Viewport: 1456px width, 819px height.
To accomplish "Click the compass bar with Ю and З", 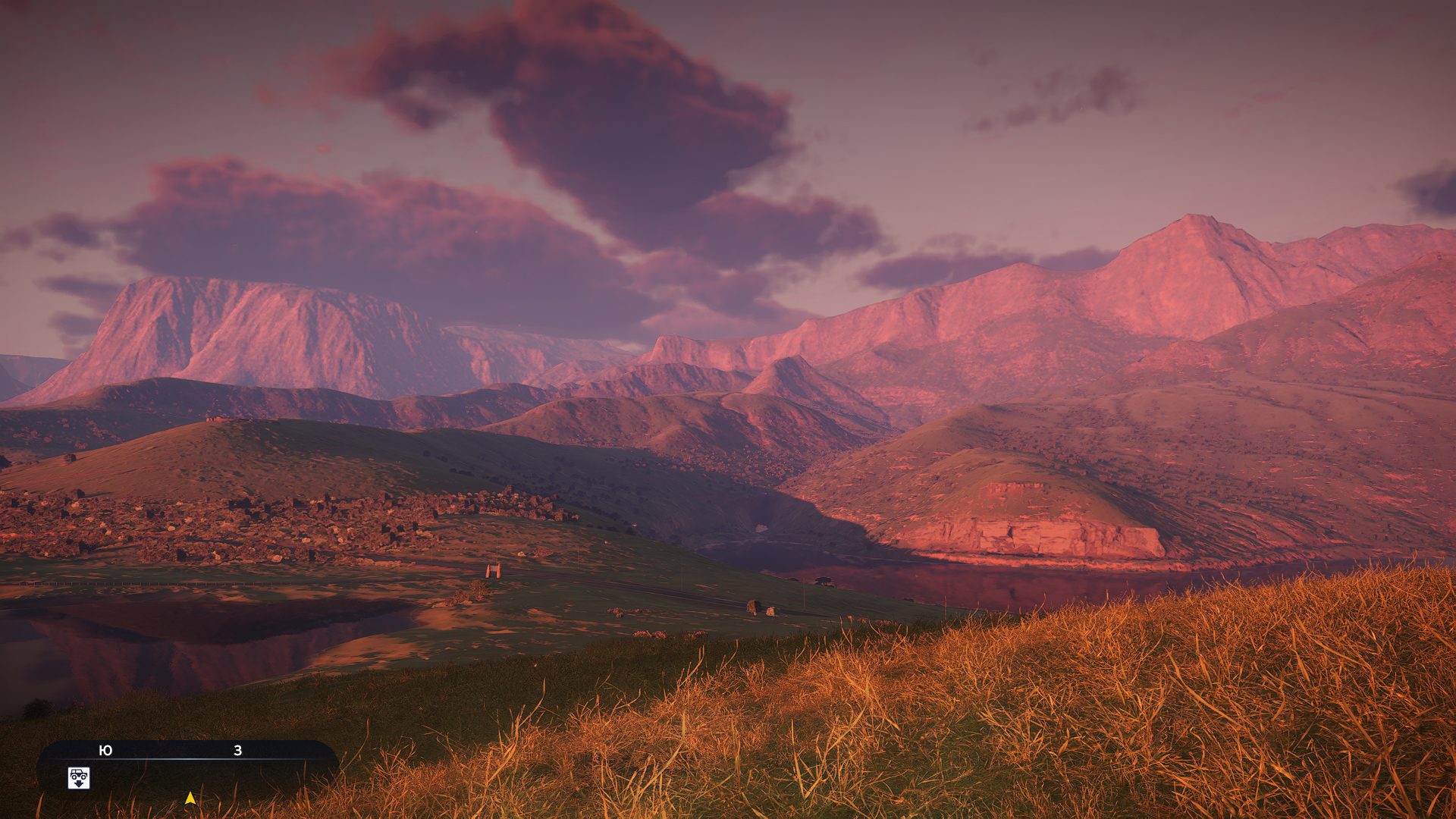I will pos(187,751).
